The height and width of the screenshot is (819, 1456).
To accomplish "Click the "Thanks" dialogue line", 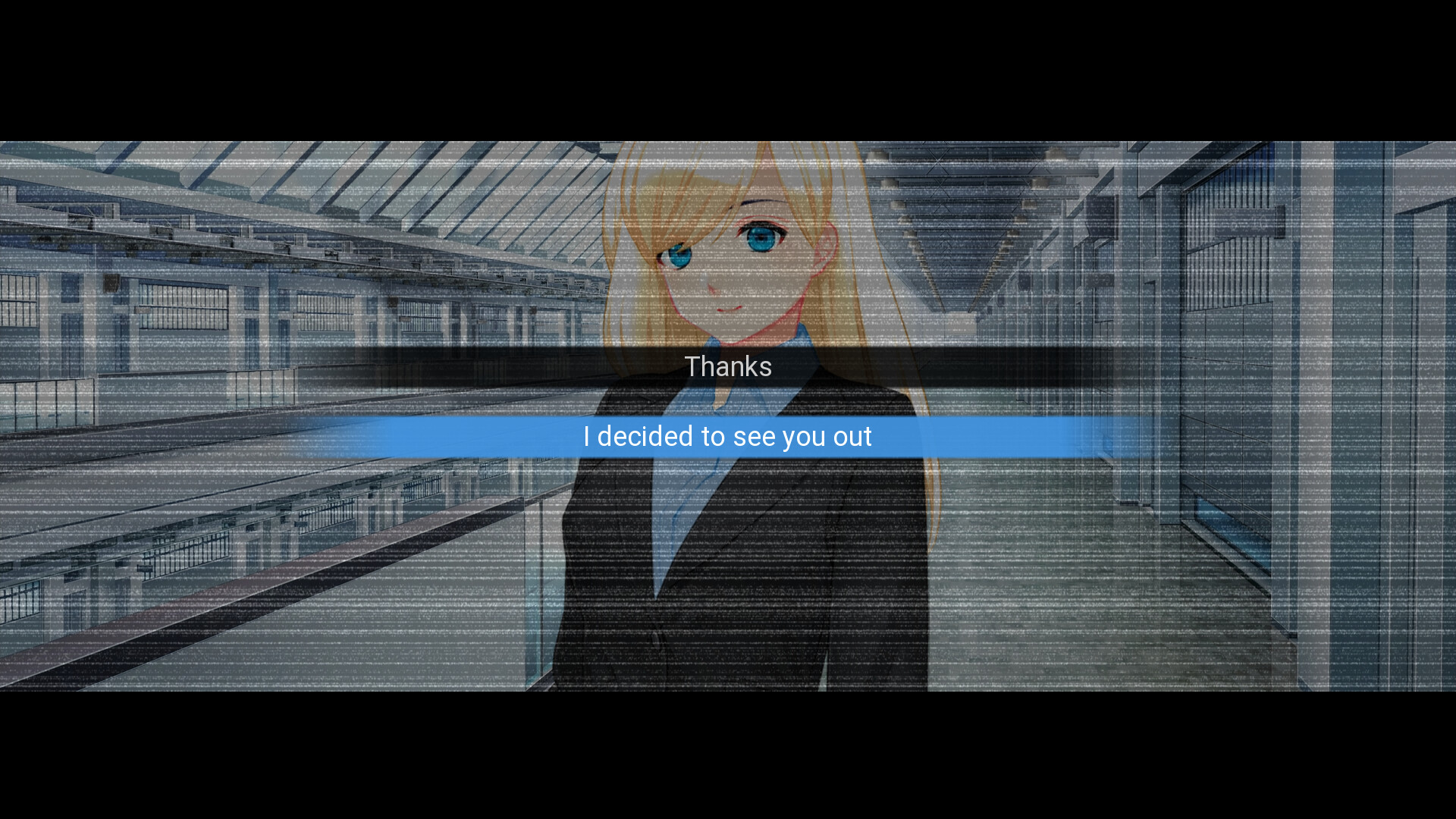I will click(x=729, y=366).
